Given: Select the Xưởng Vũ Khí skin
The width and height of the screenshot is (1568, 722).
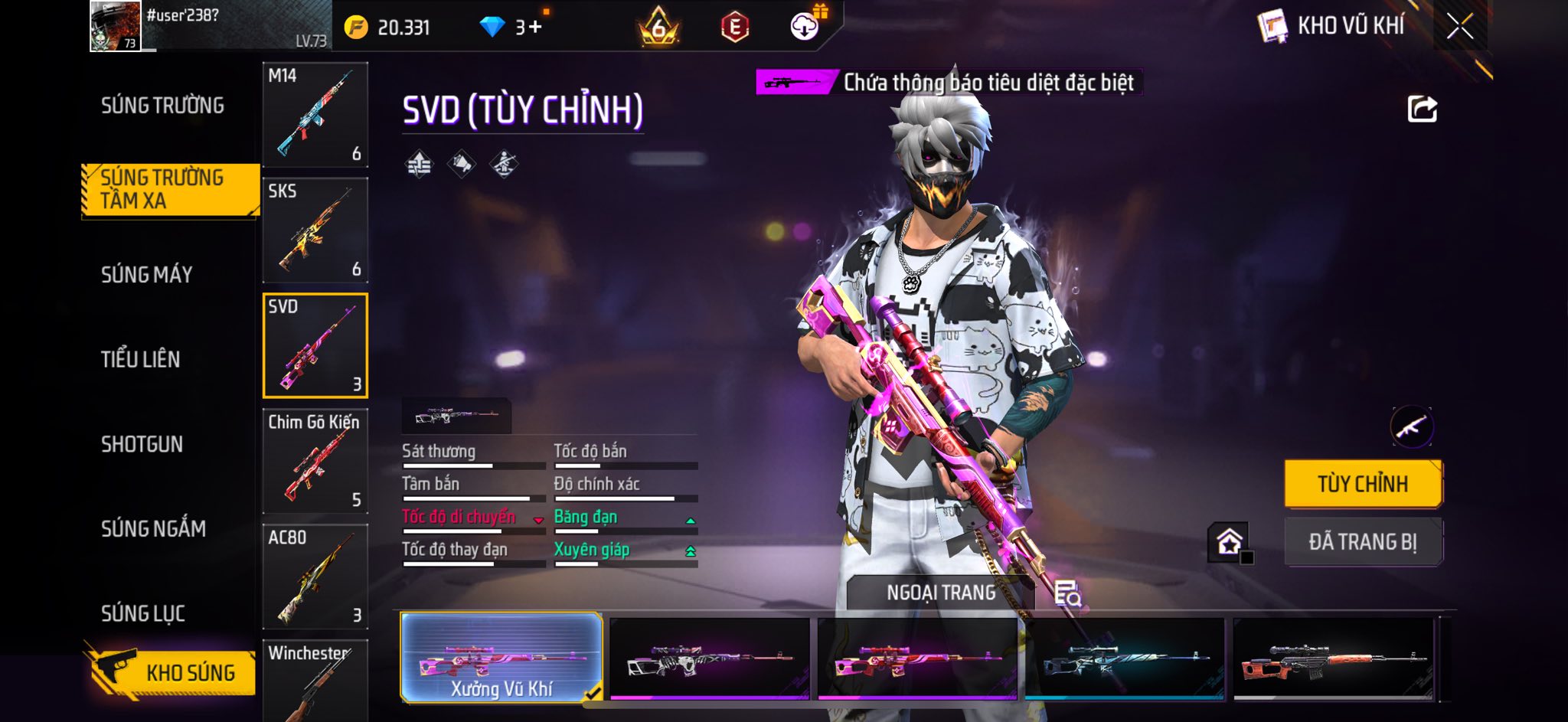Looking at the screenshot, I should click(501, 658).
